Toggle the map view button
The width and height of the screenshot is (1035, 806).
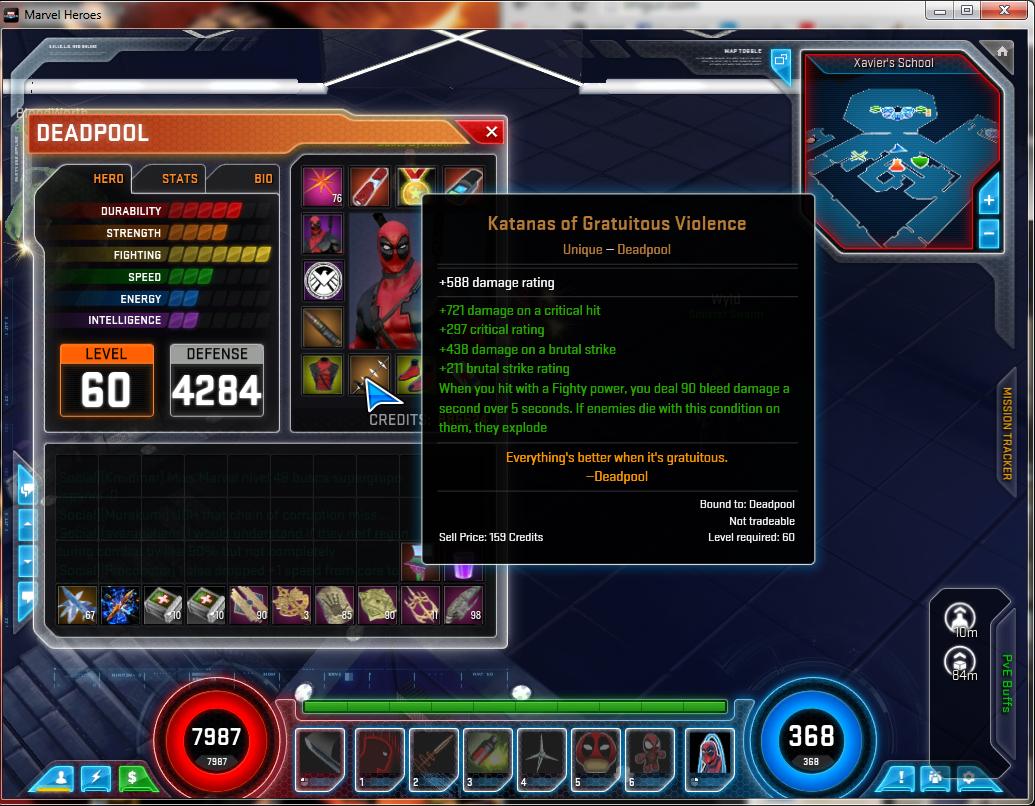780,60
